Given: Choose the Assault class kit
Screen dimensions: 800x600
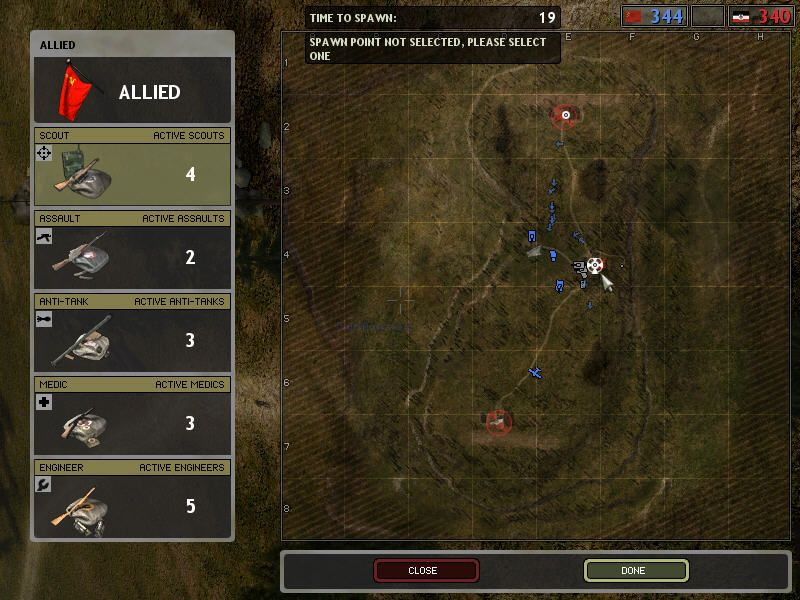Looking at the screenshot, I should (132, 257).
